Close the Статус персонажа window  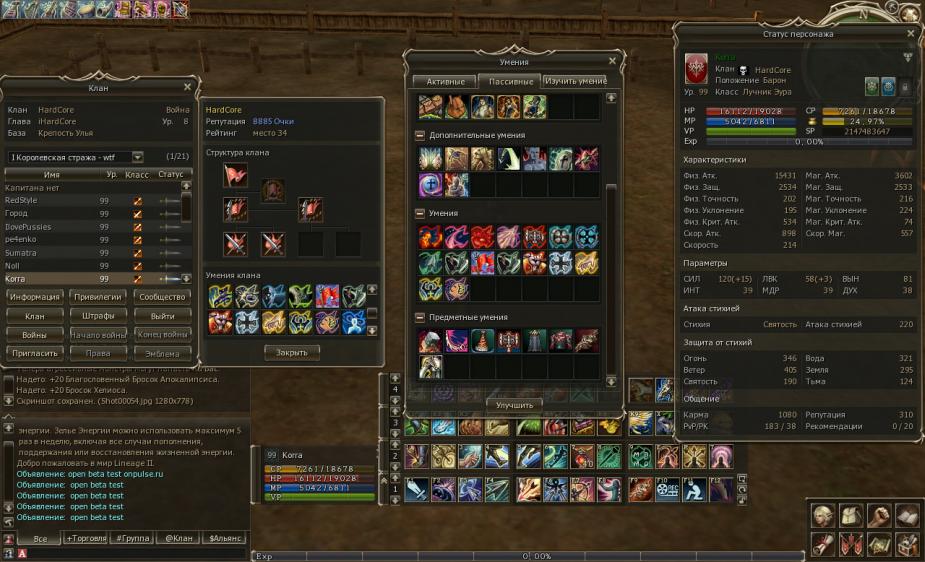[910, 33]
